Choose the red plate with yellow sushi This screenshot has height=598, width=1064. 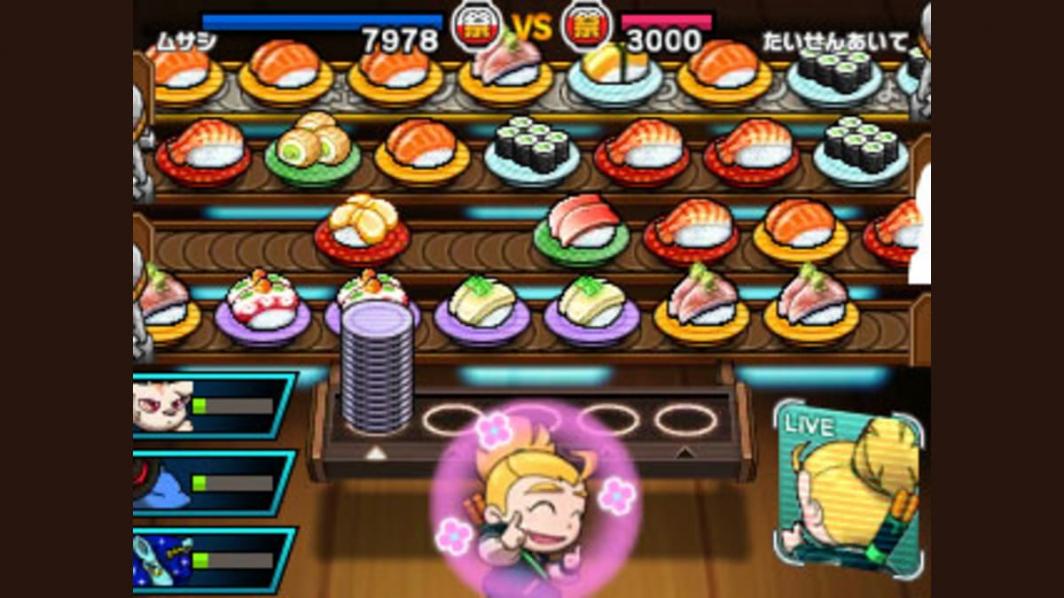click(362, 229)
